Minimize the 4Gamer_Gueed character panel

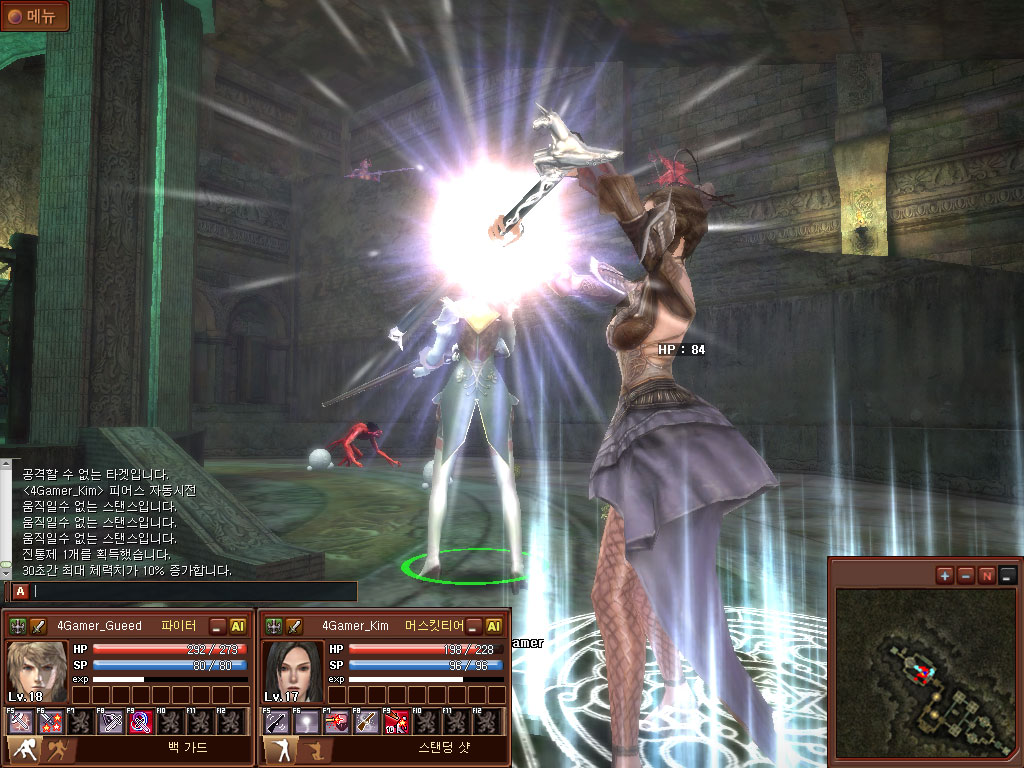coord(218,626)
